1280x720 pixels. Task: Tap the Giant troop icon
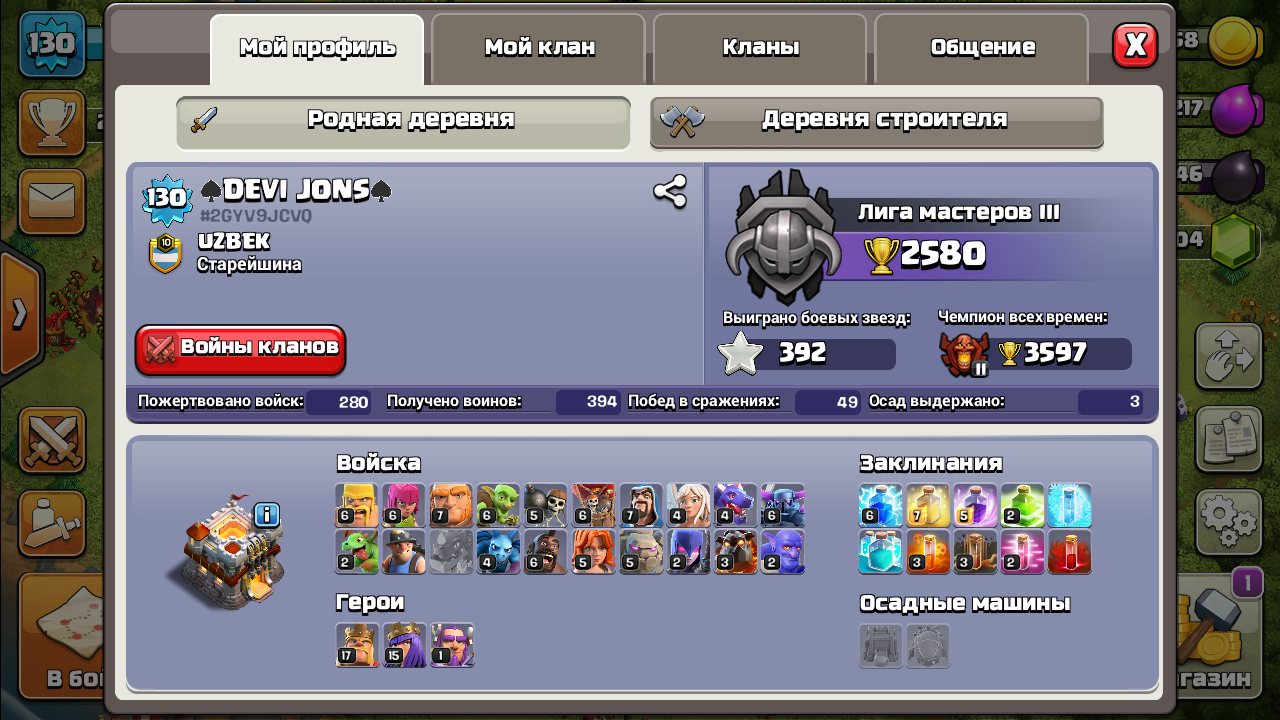click(x=451, y=505)
